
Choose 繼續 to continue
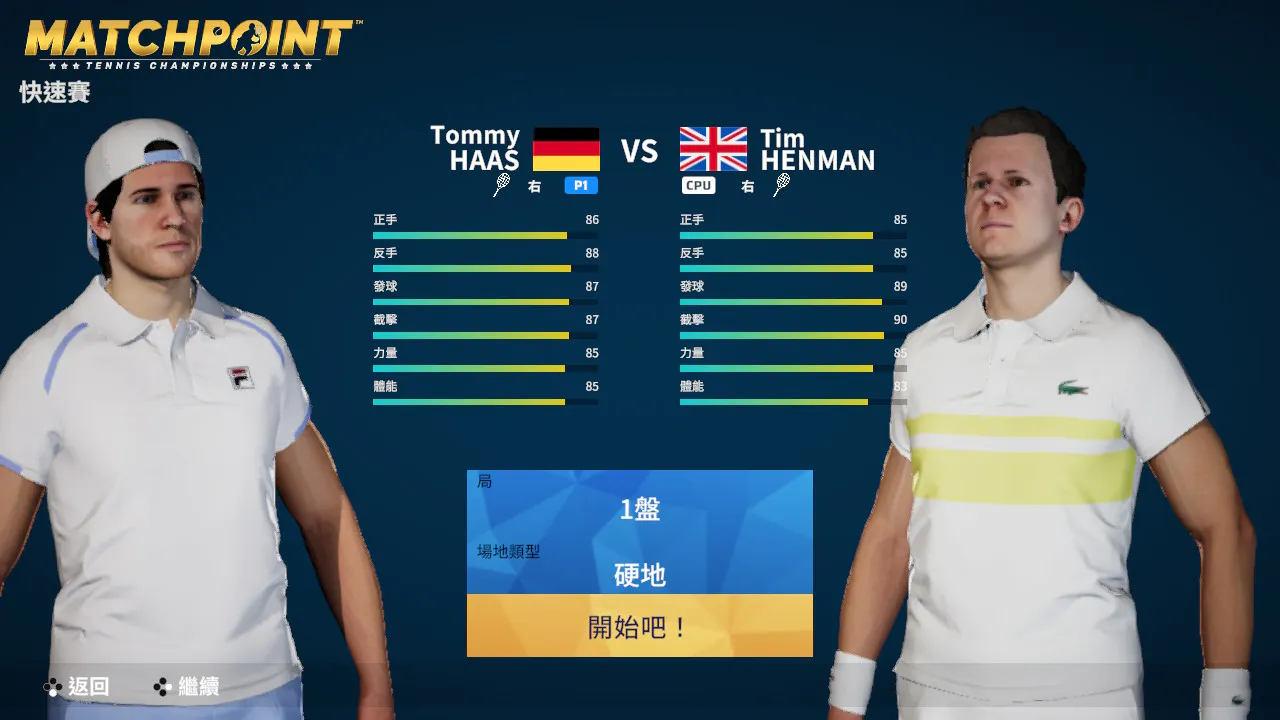click(186, 687)
